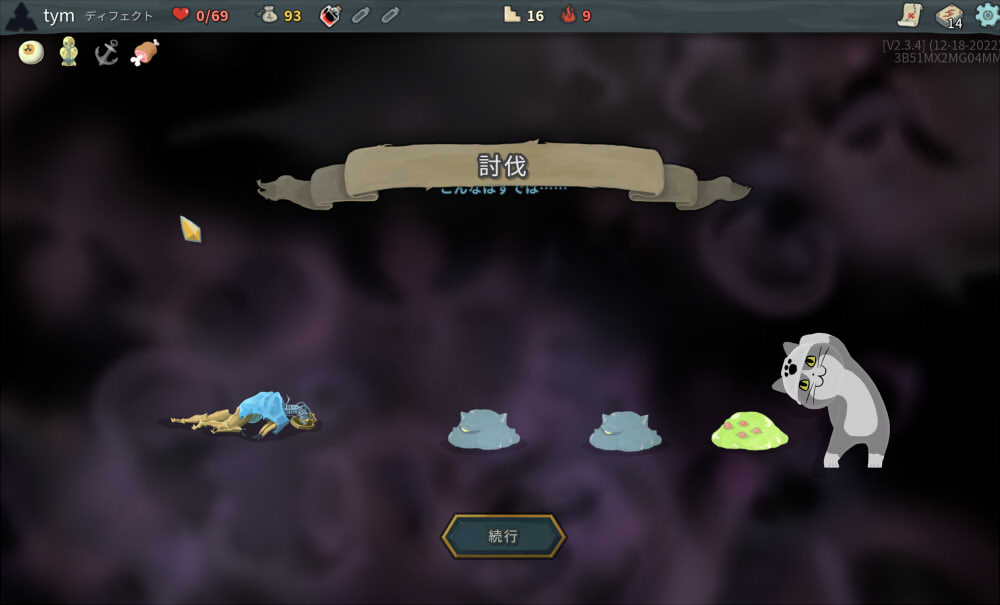Inspect the Cracked Core orb relic
This screenshot has height=605, width=1000.
(31, 52)
